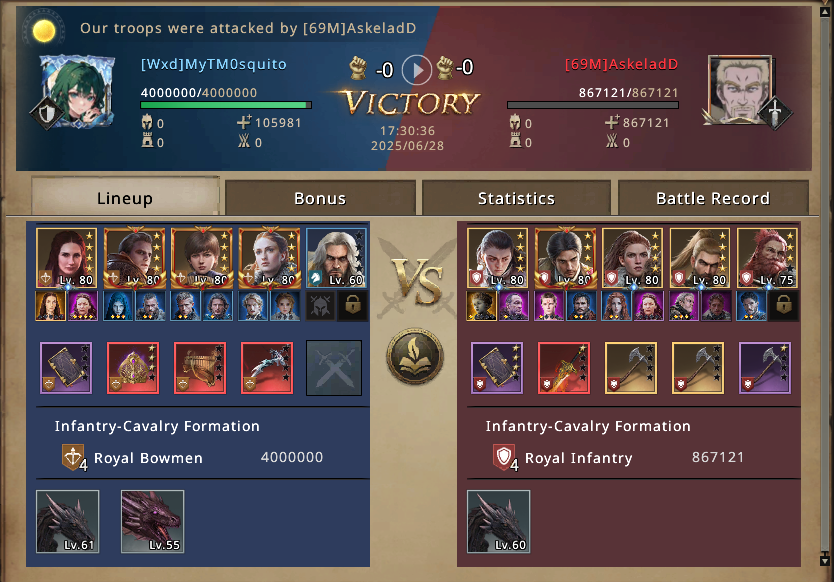The height and width of the screenshot is (582, 834).
Task: Open the Bonus tab
Action: coord(320,198)
